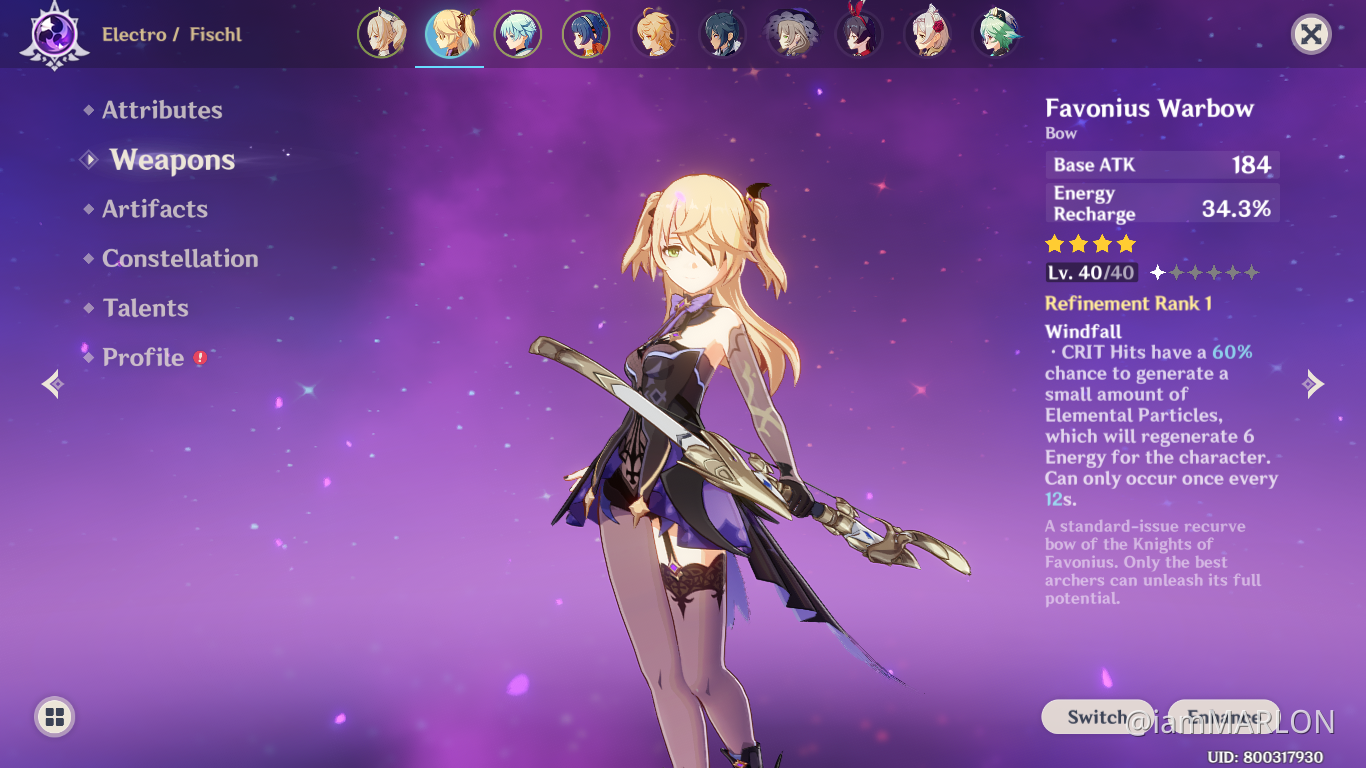Viewport: 1366px width, 768px height.
Task: Select Noelle's portrait with the red flower
Action: click(928, 33)
